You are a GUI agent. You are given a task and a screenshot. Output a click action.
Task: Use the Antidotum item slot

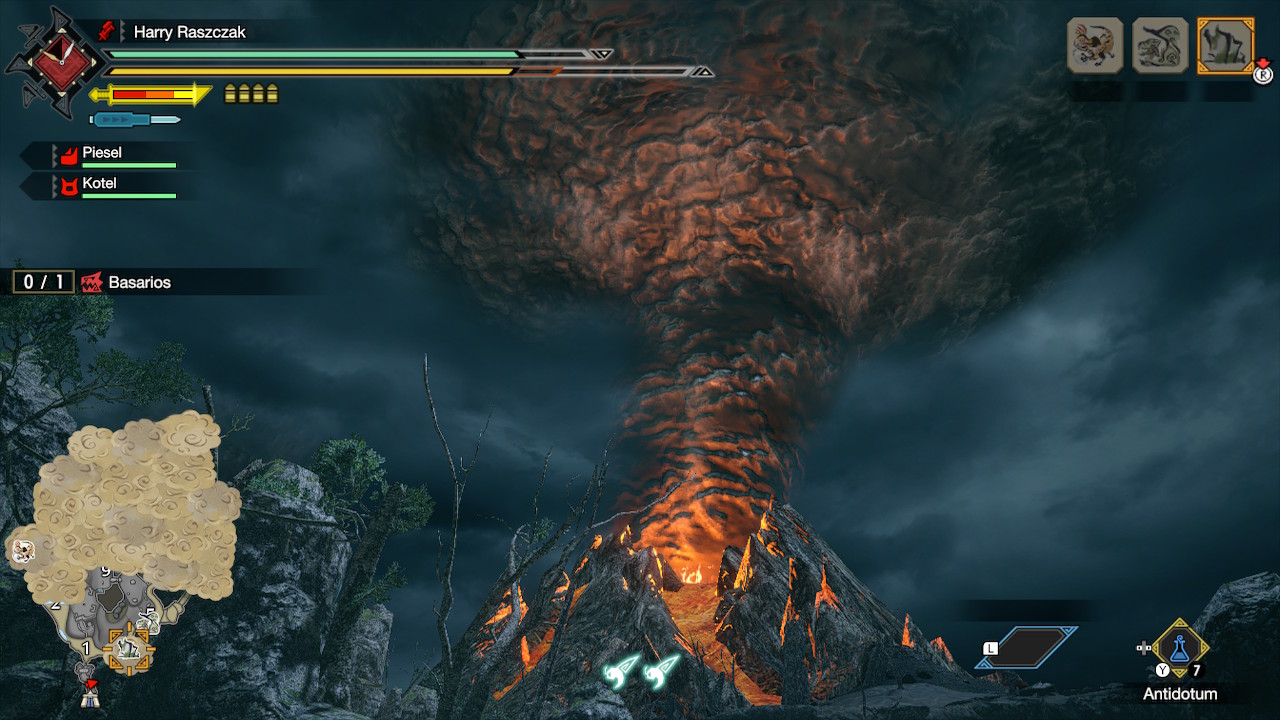pos(1180,650)
